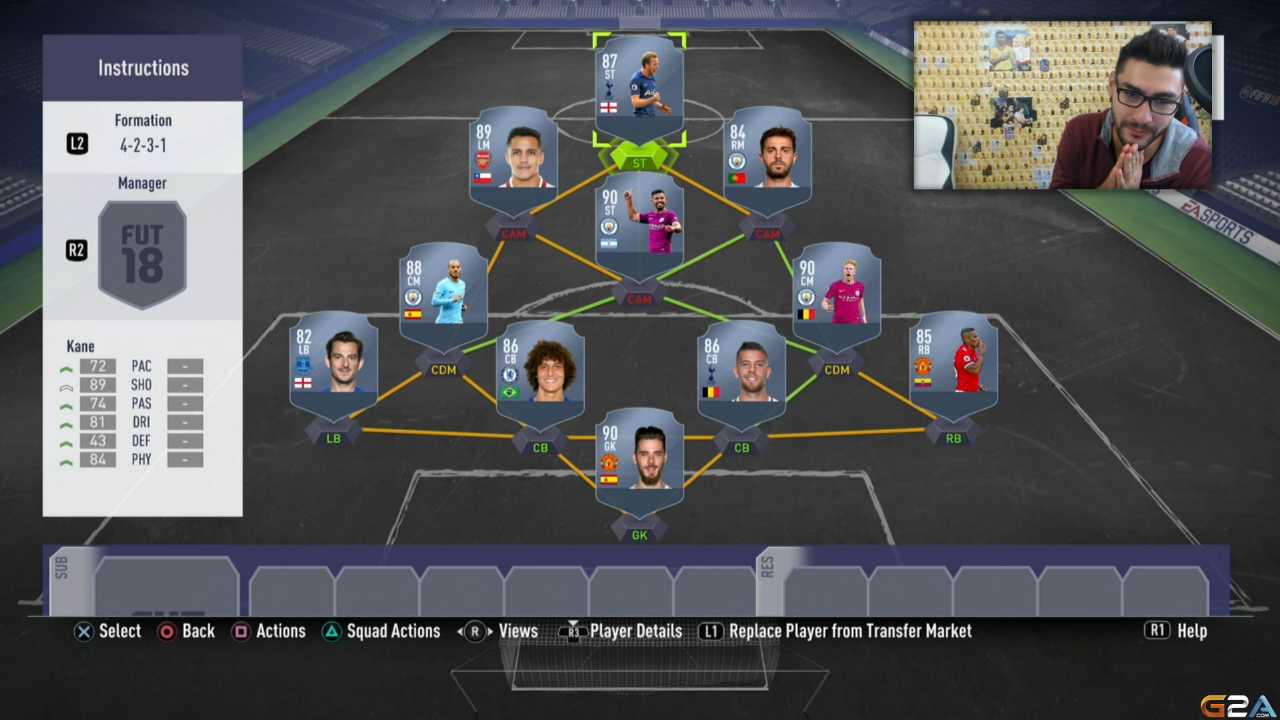Select David Luiz at CB
The height and width of the screenshot is (720, 1280).
[x=540, y=370]
